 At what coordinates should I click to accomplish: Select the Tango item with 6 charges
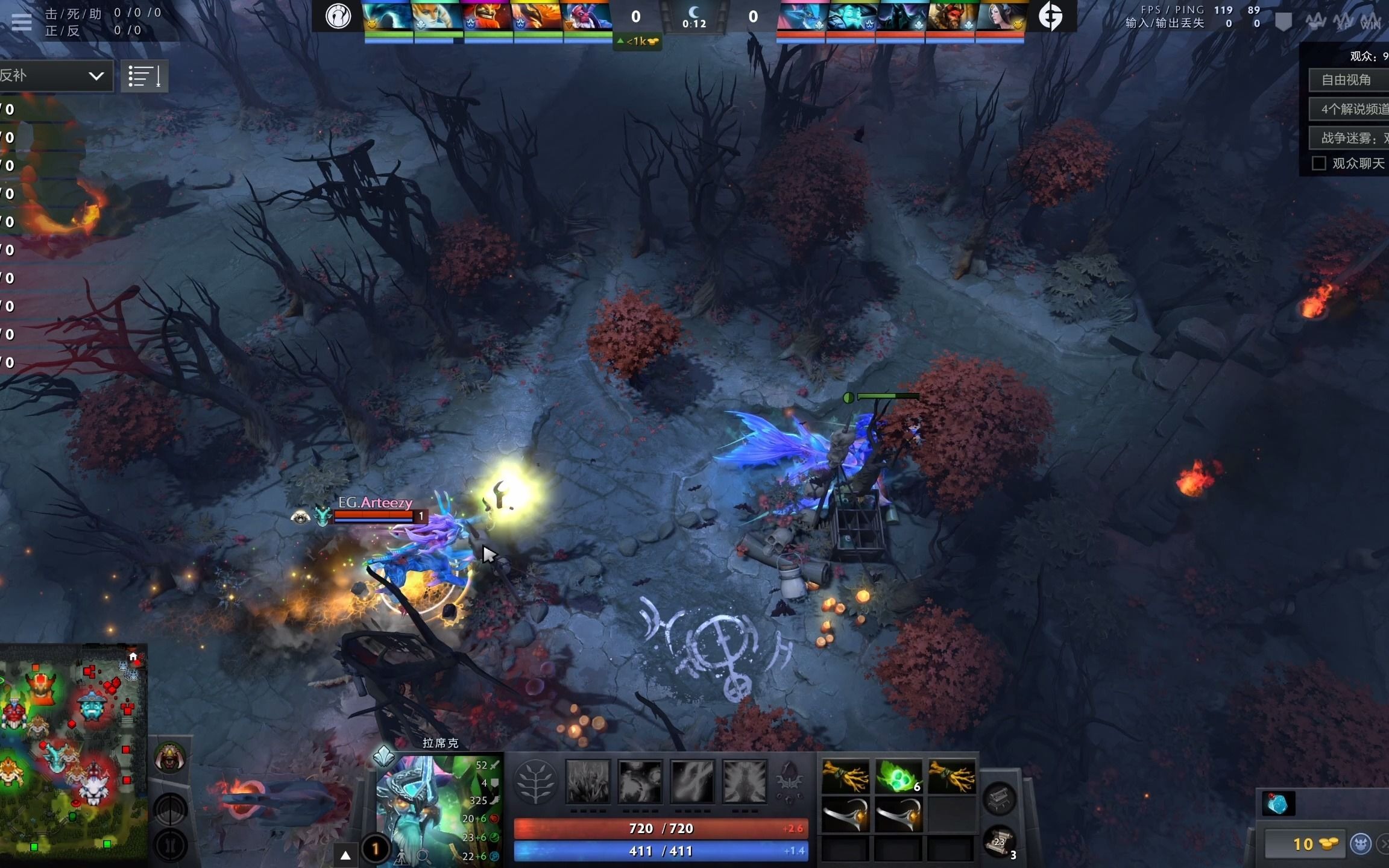point(898,776)
